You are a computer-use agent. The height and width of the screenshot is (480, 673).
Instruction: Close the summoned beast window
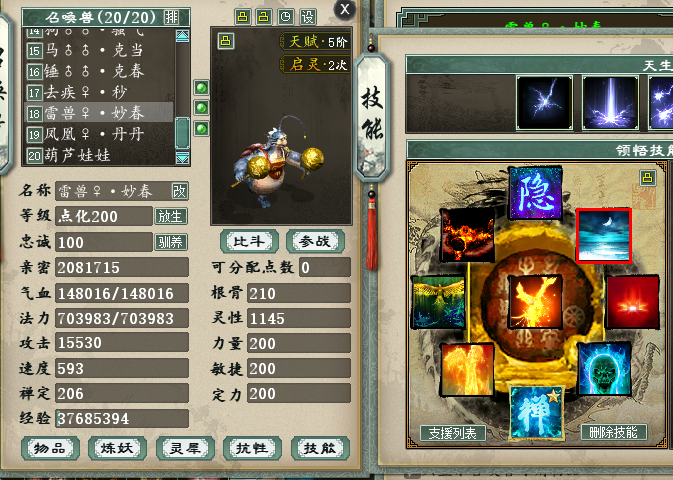345,9
